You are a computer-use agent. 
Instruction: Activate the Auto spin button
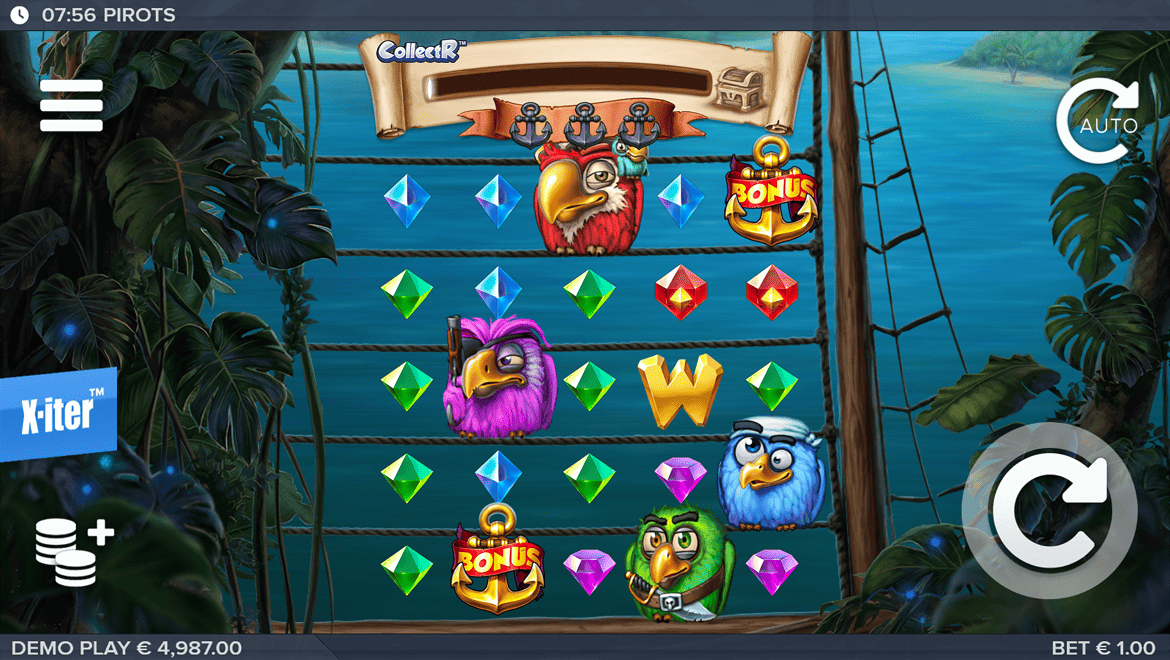pyautogui.click(x=1097, y=122)
